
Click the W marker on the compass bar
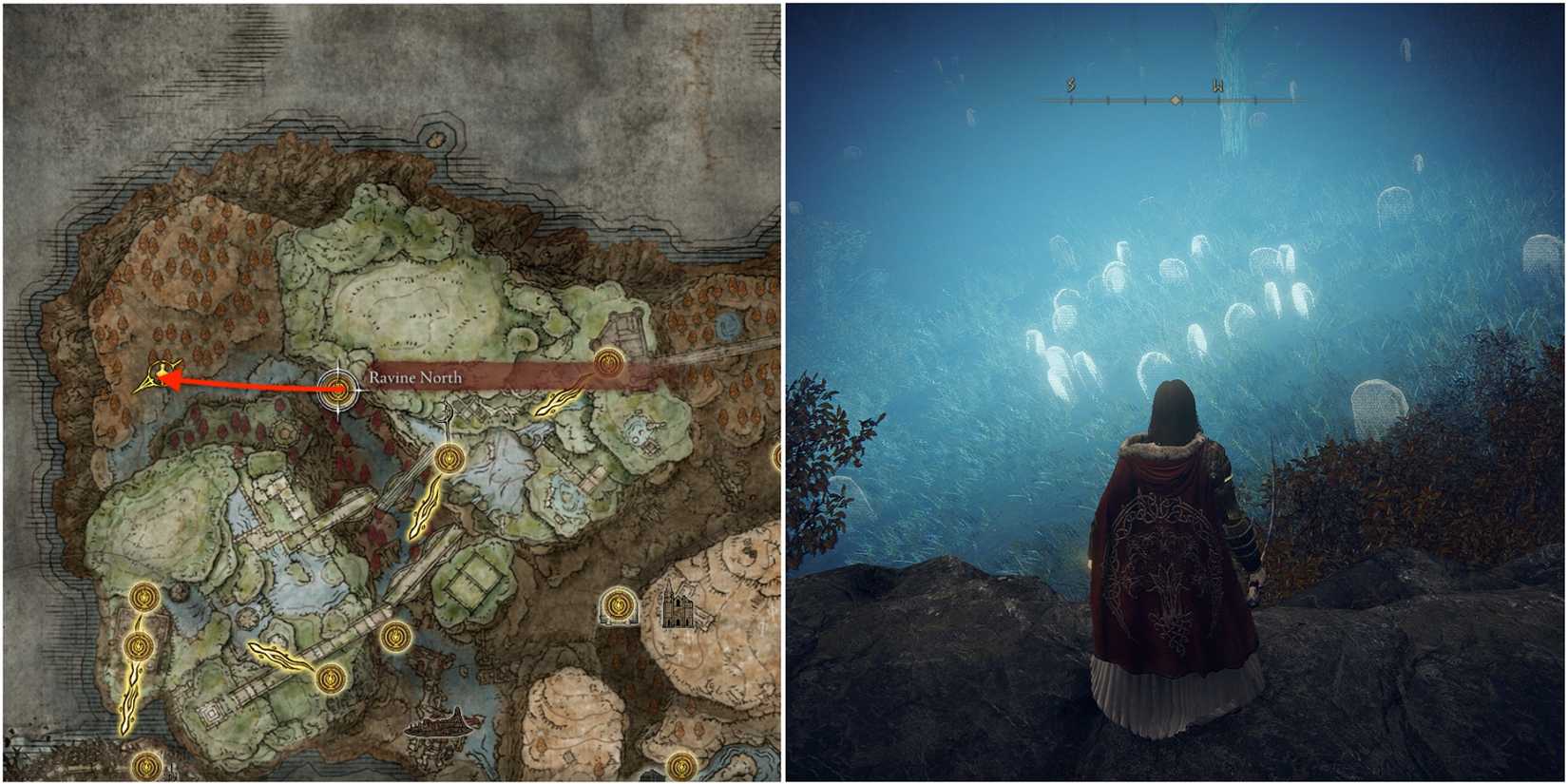(1217, 86)
